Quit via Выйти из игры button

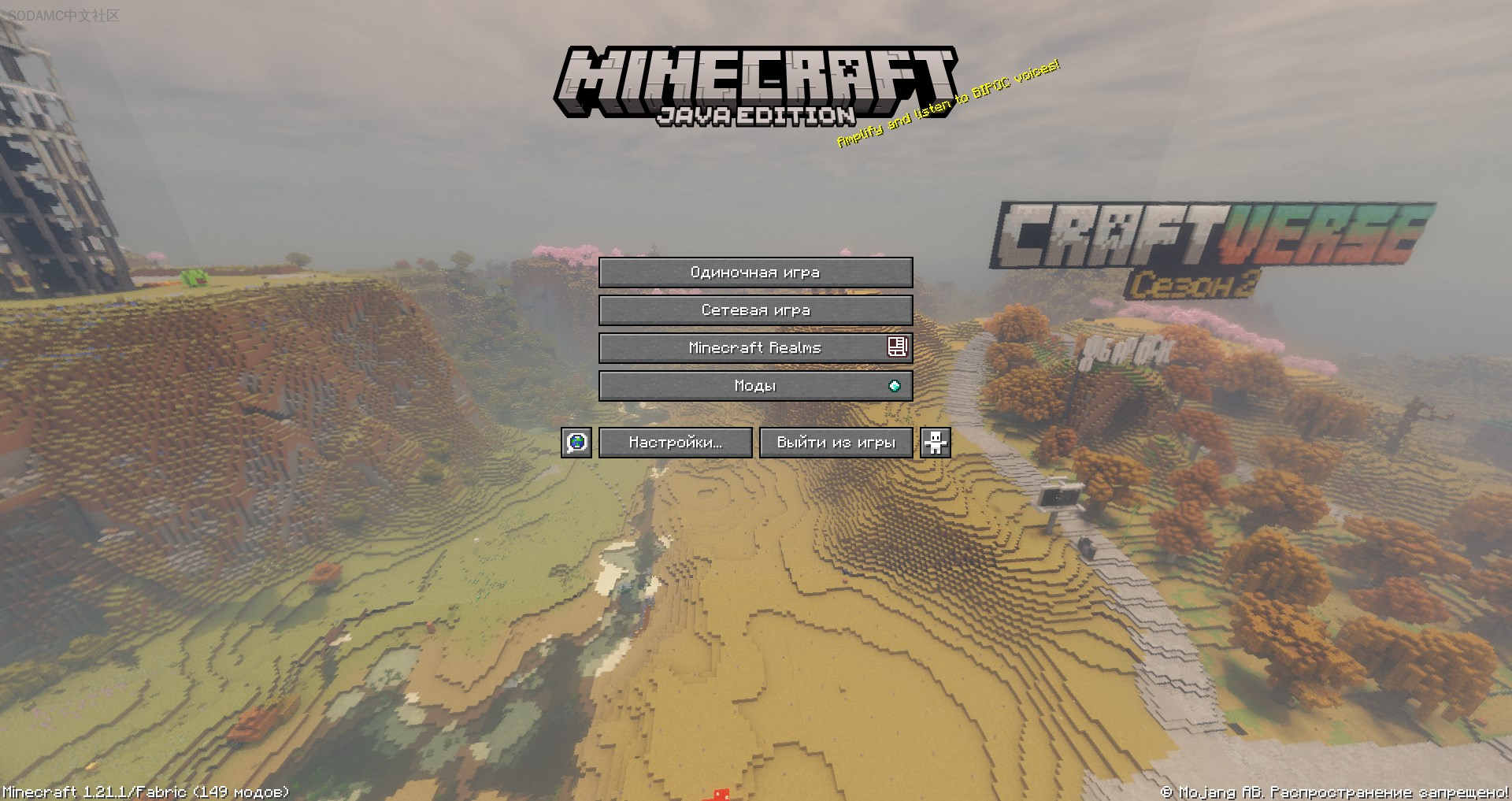(836, 443)
